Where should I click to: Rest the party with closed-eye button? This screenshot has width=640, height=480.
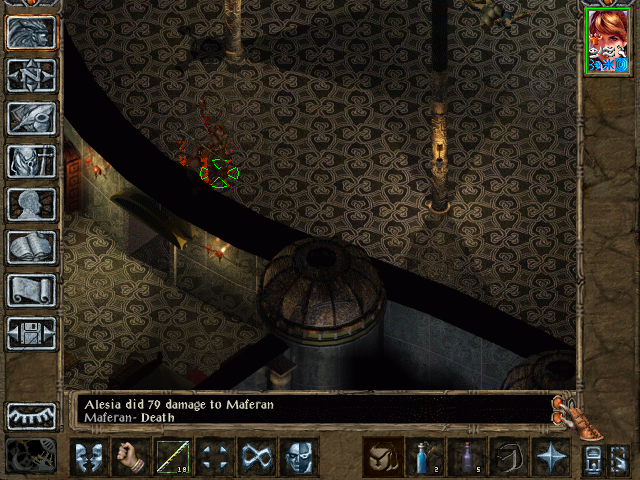32,415
